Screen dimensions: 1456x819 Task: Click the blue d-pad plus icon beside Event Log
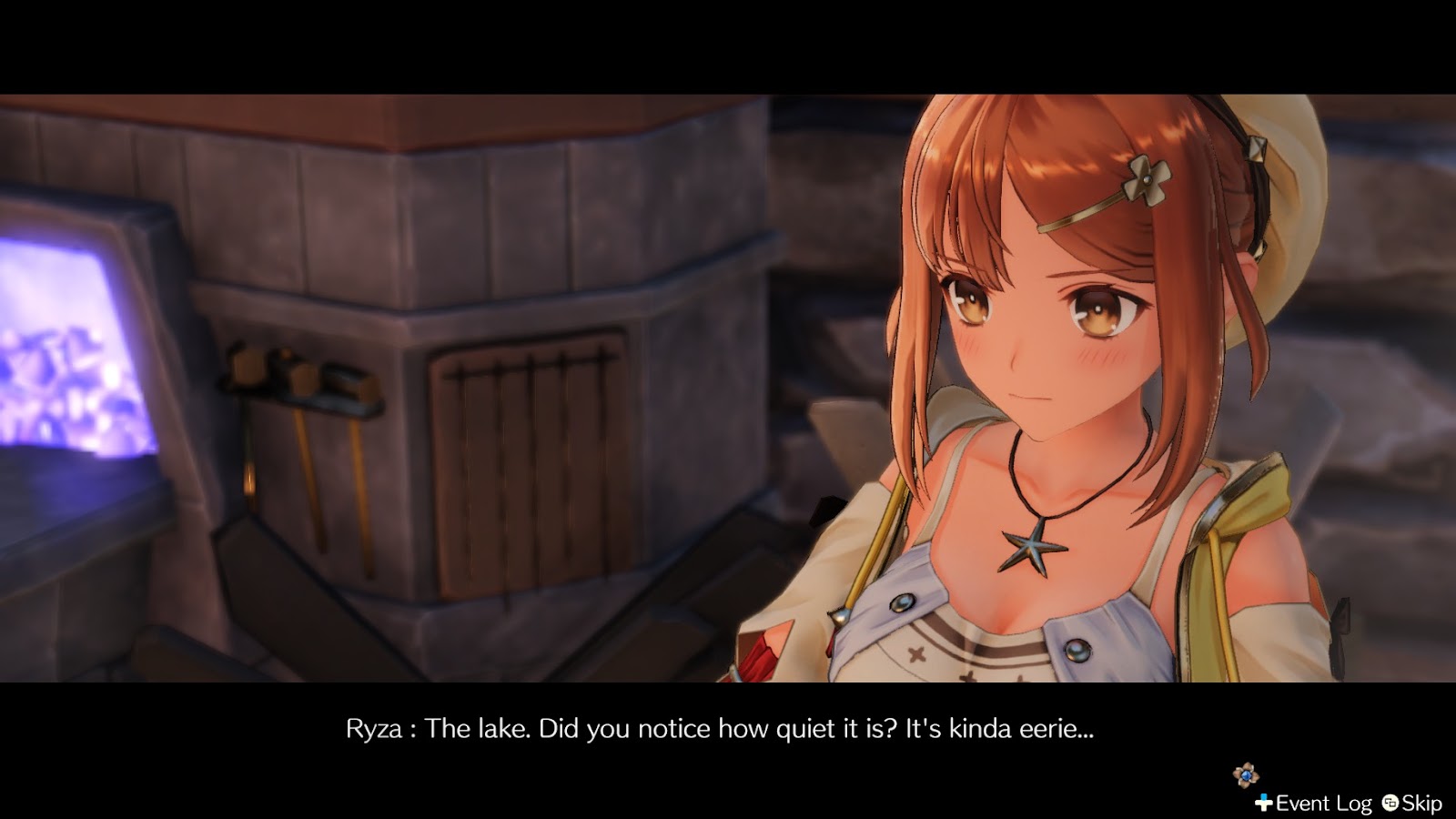pyautogui.click(x=1263, y=803)
